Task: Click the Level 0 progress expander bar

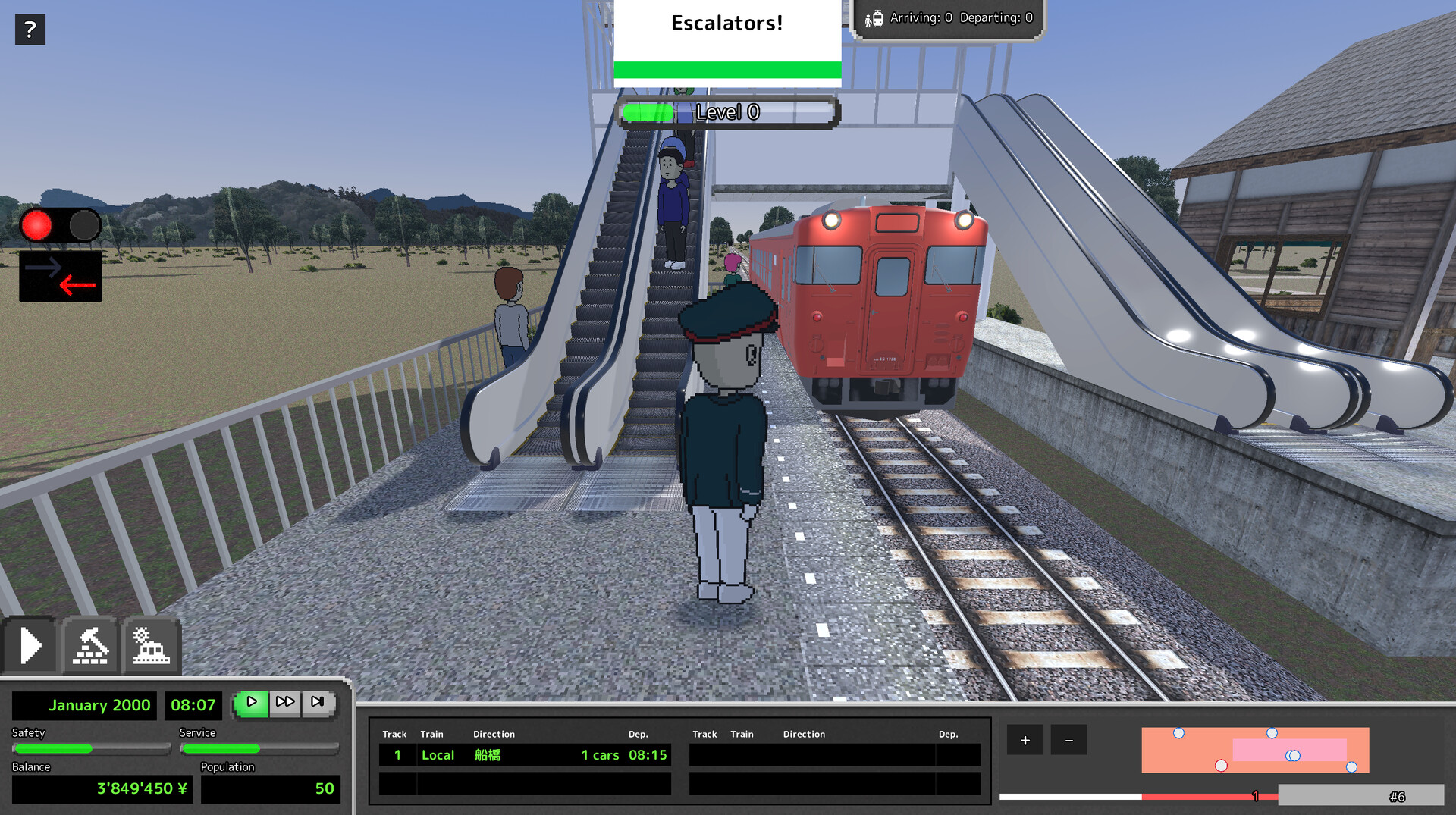Action: tap(727, 111)
